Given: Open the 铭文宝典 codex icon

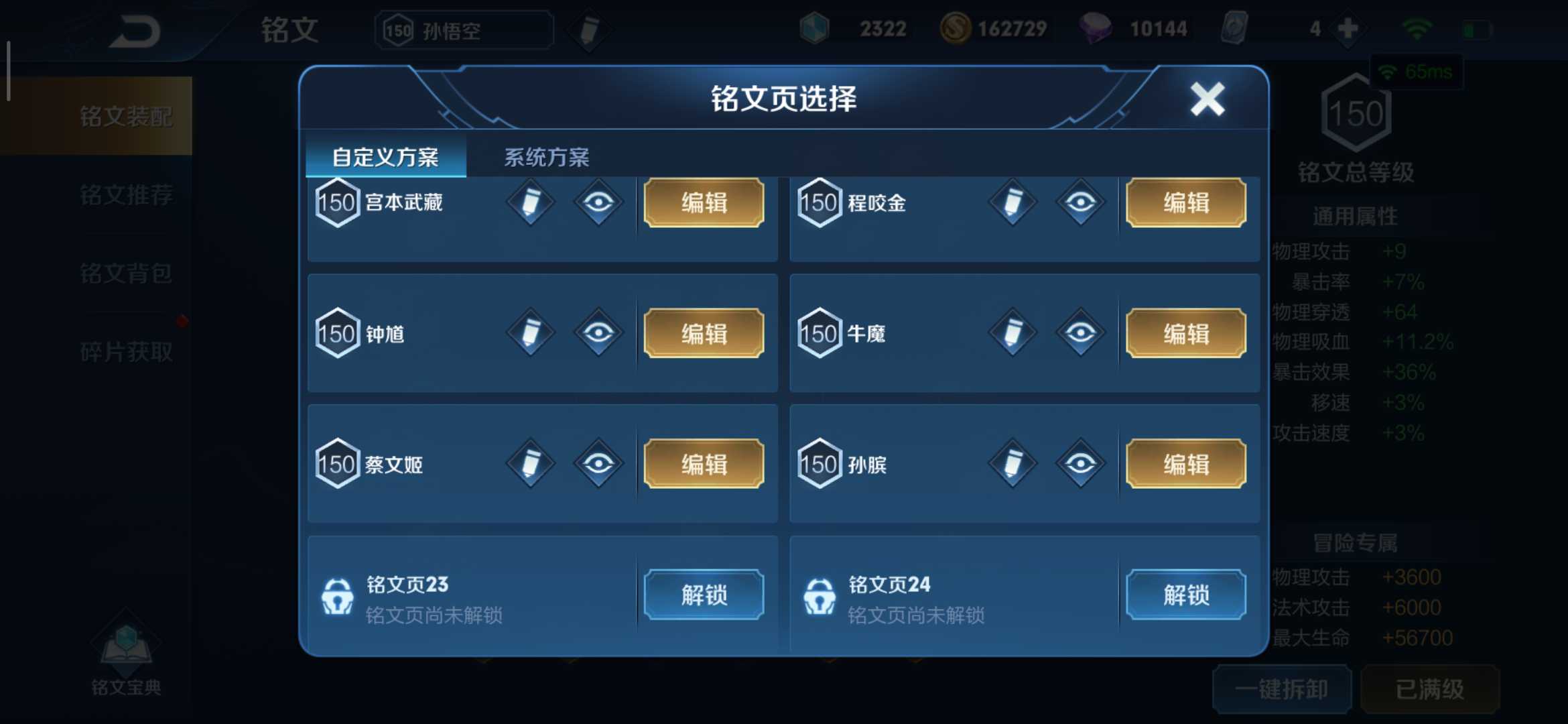Looking at the screenshot, I should (124, 644).
